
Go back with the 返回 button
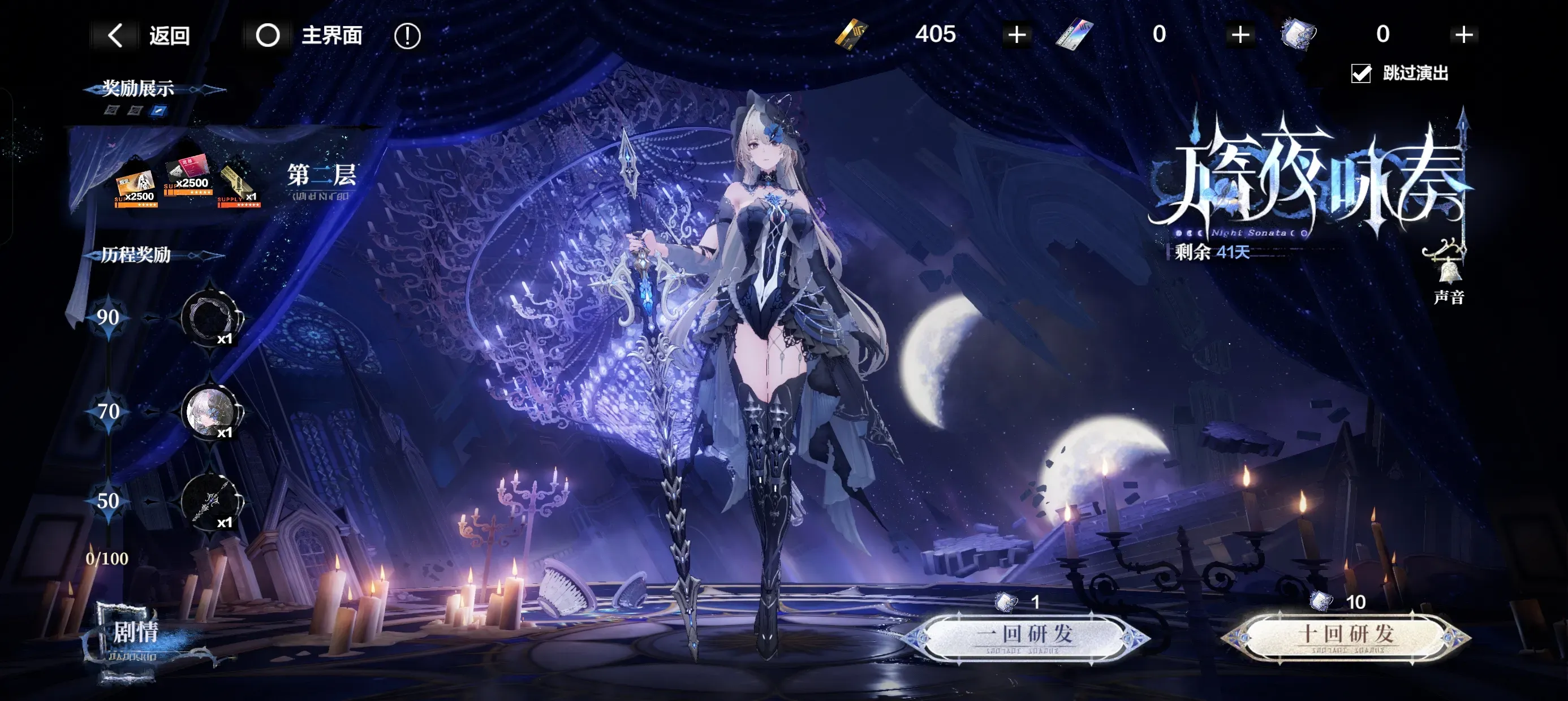point(149,35)
